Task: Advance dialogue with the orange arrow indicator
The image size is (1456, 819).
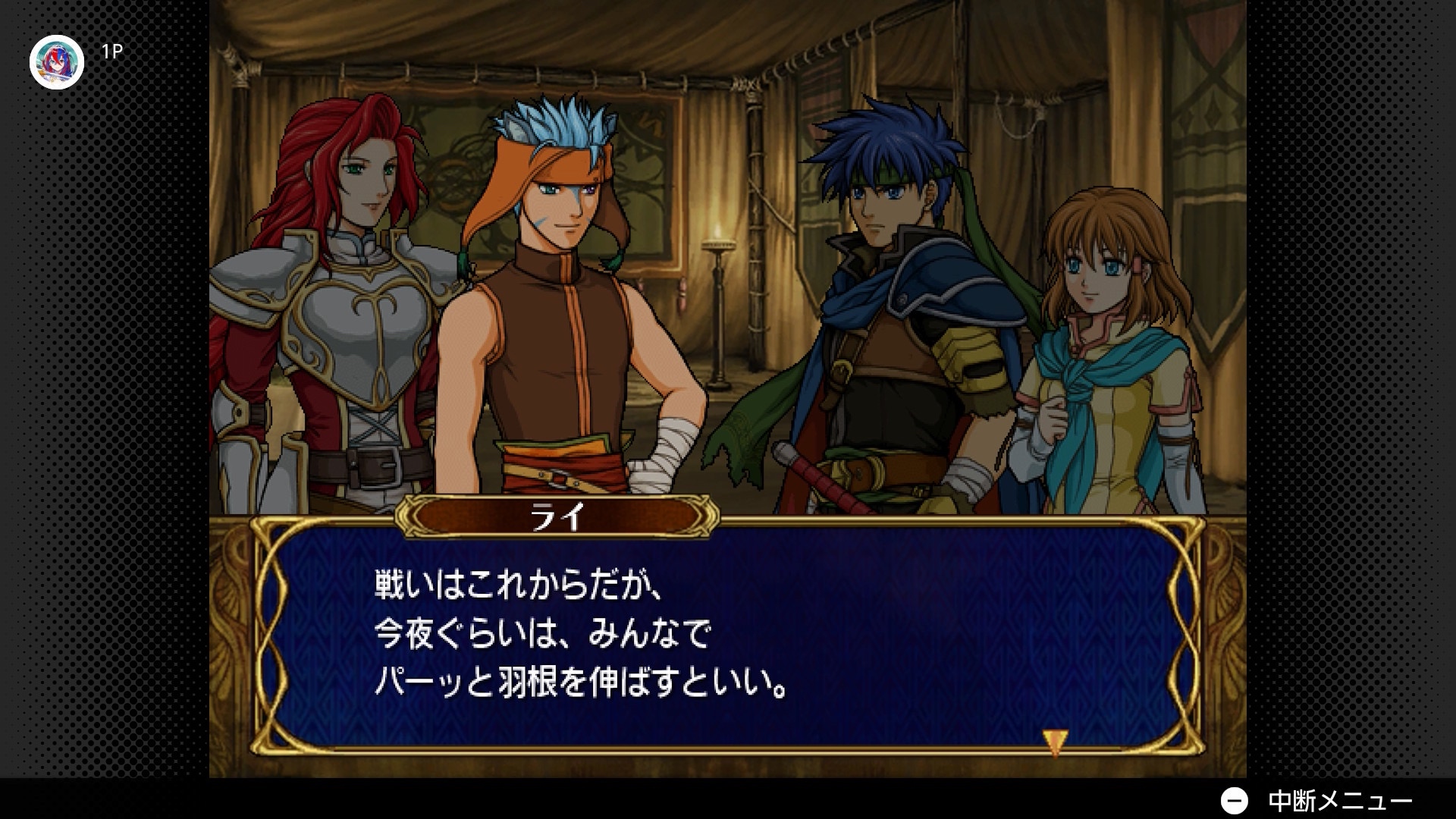Action: point(1054,742)
